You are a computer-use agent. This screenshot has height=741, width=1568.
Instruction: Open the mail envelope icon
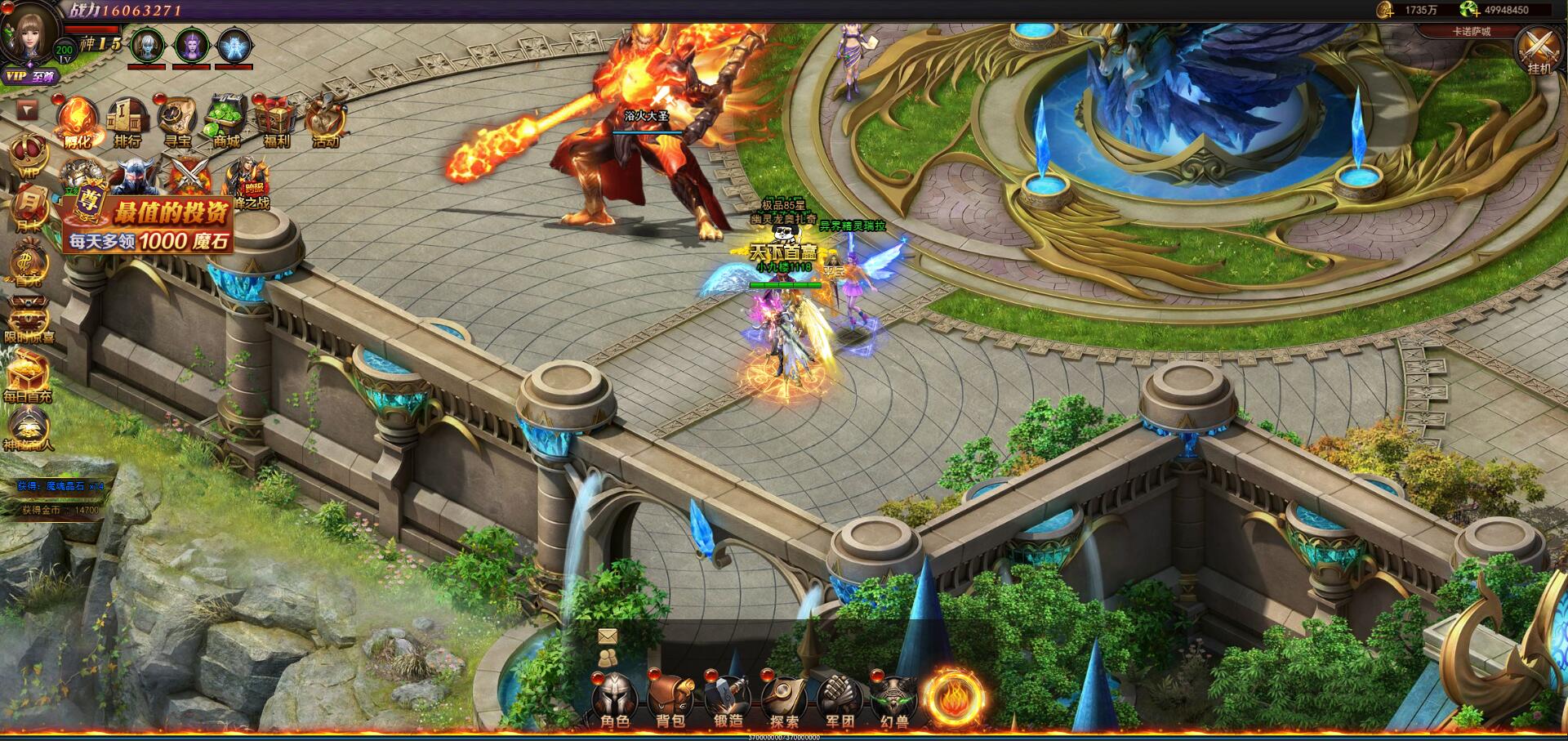coord(607,636)
